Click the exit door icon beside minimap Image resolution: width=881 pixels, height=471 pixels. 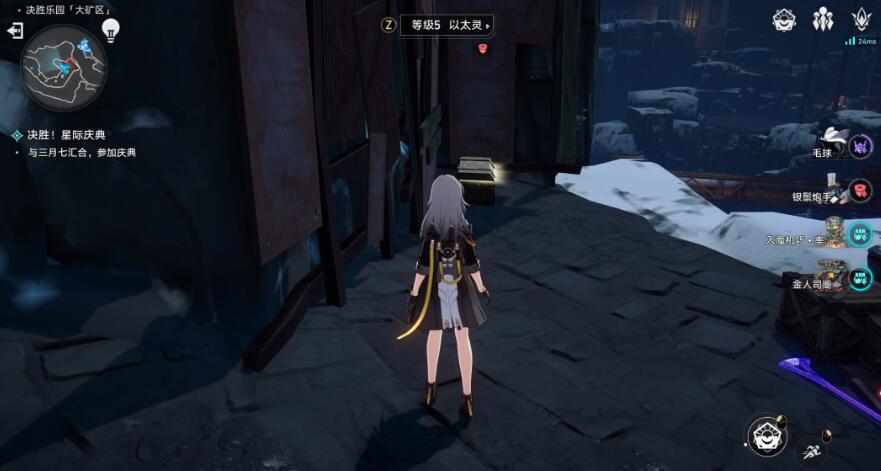(15, 32)
